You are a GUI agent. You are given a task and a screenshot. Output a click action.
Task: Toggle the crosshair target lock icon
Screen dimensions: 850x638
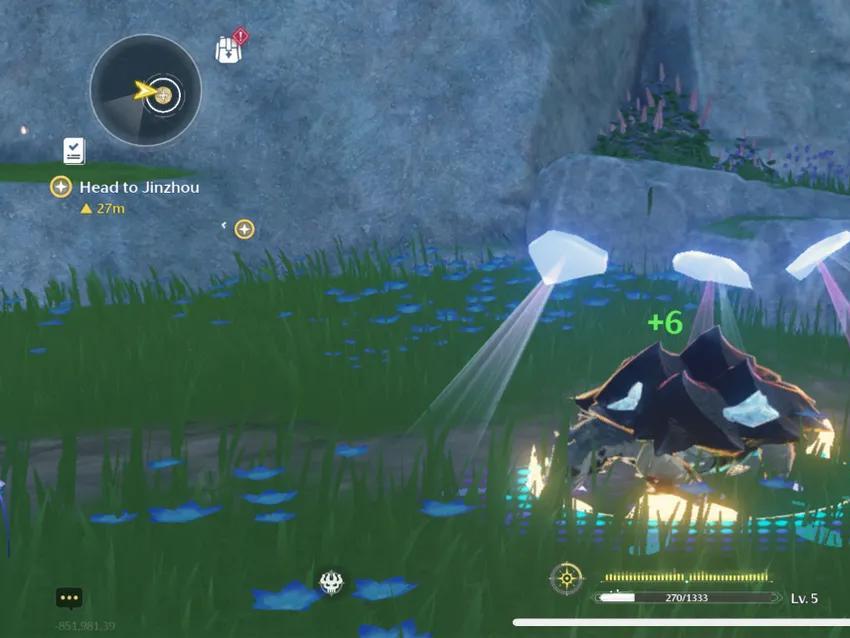point(566,578)
